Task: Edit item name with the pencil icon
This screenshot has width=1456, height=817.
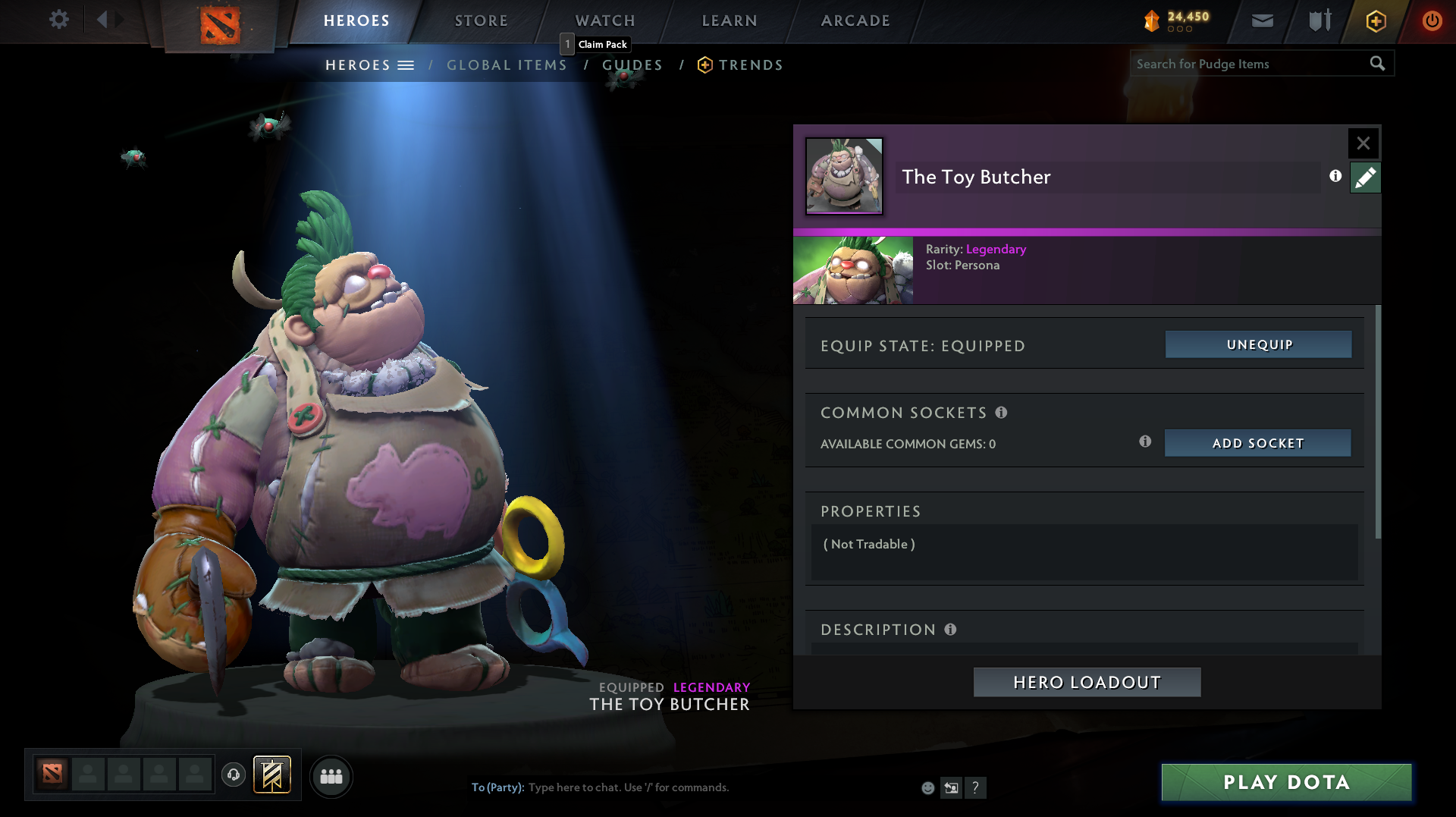Action: click(1365, 177)
